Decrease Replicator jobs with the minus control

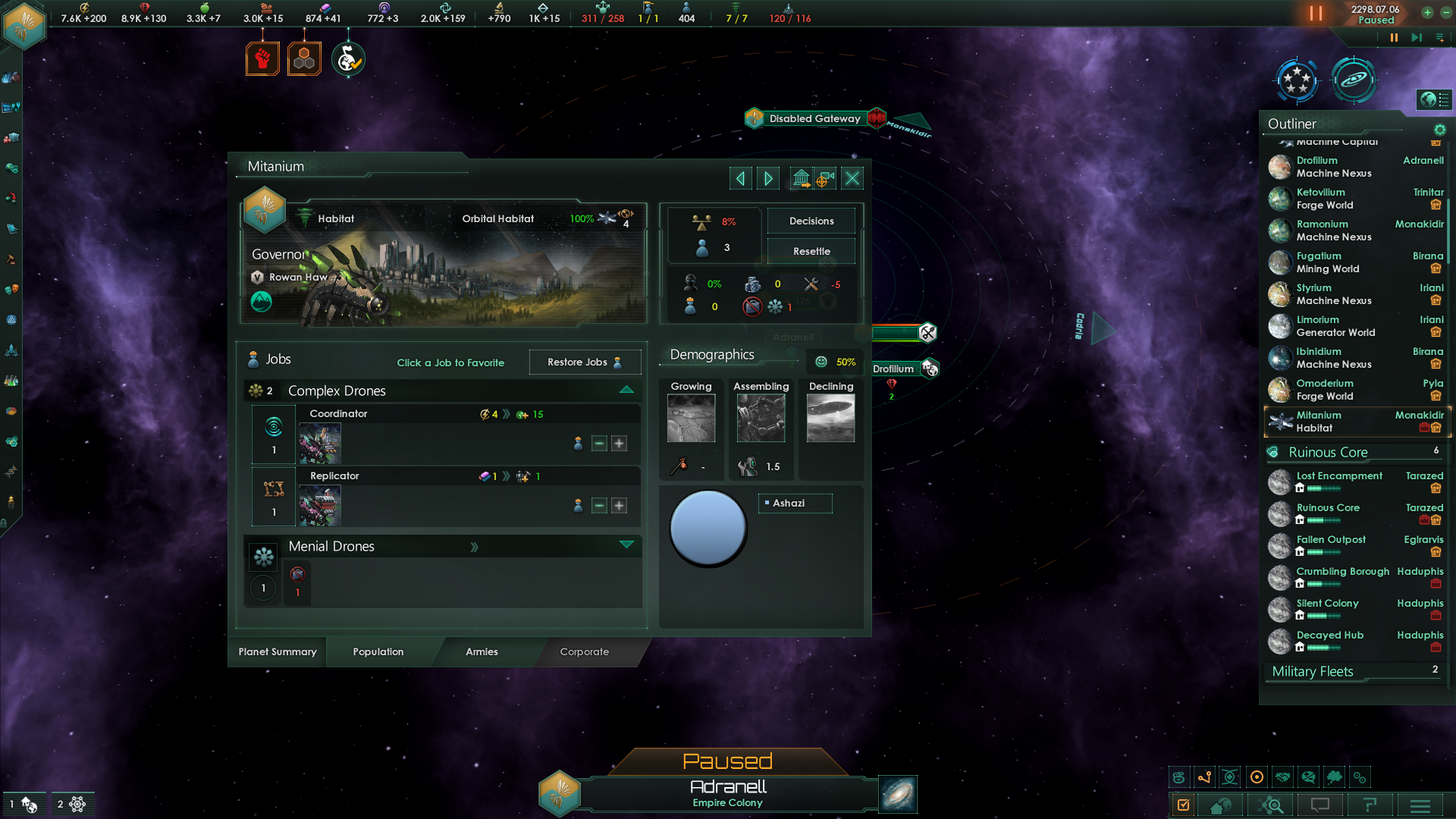(598, 506)
